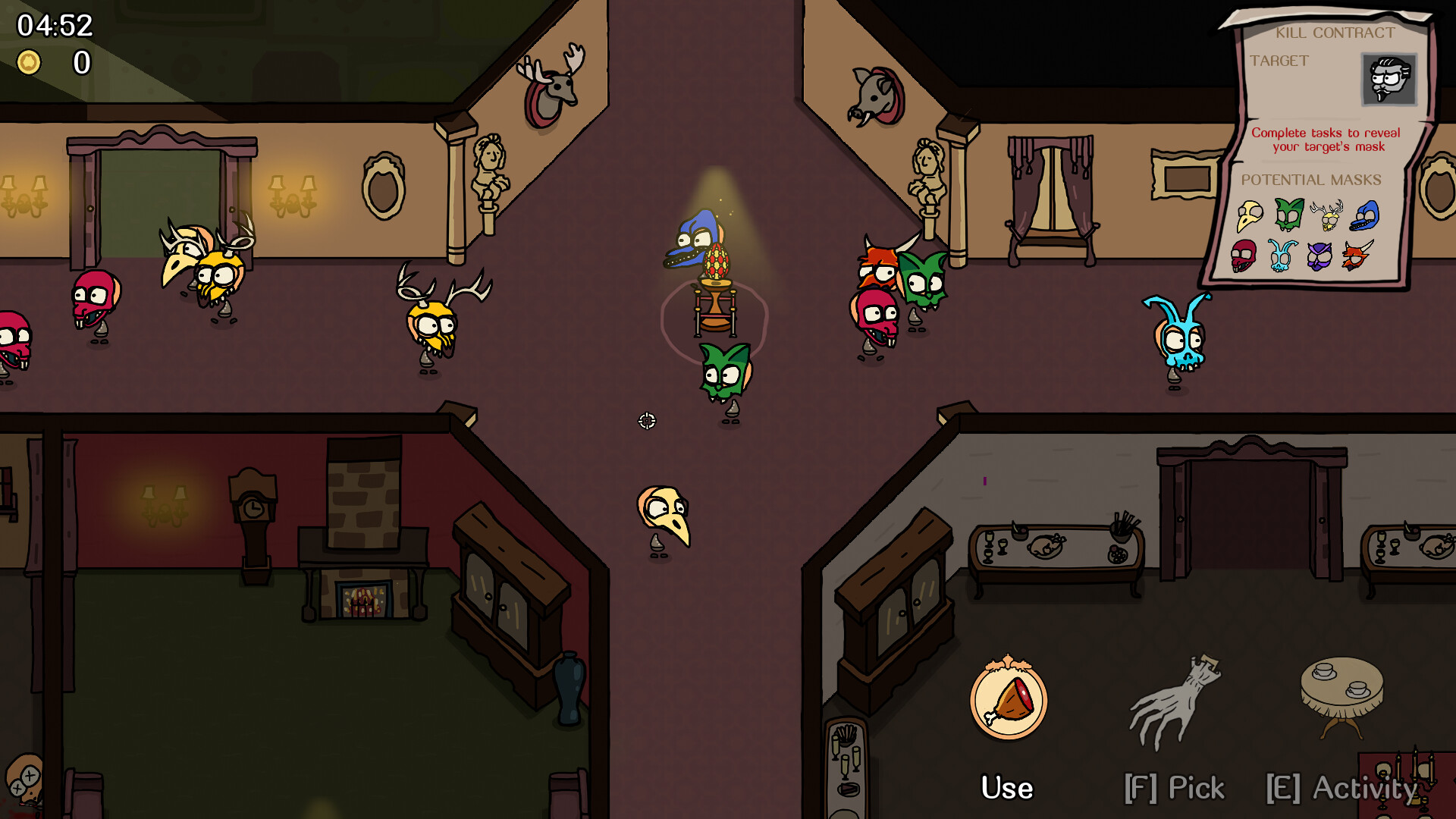Click the glowing egg on the pedestal

pos(717,262)
